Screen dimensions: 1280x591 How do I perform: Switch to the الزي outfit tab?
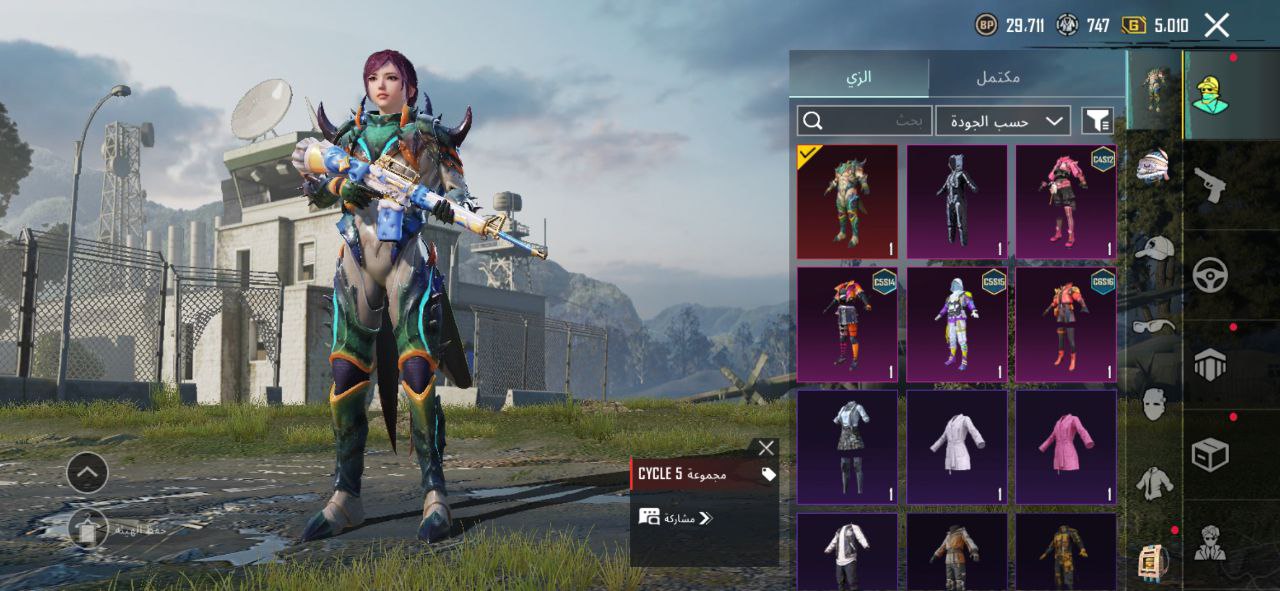click(859, 78)
